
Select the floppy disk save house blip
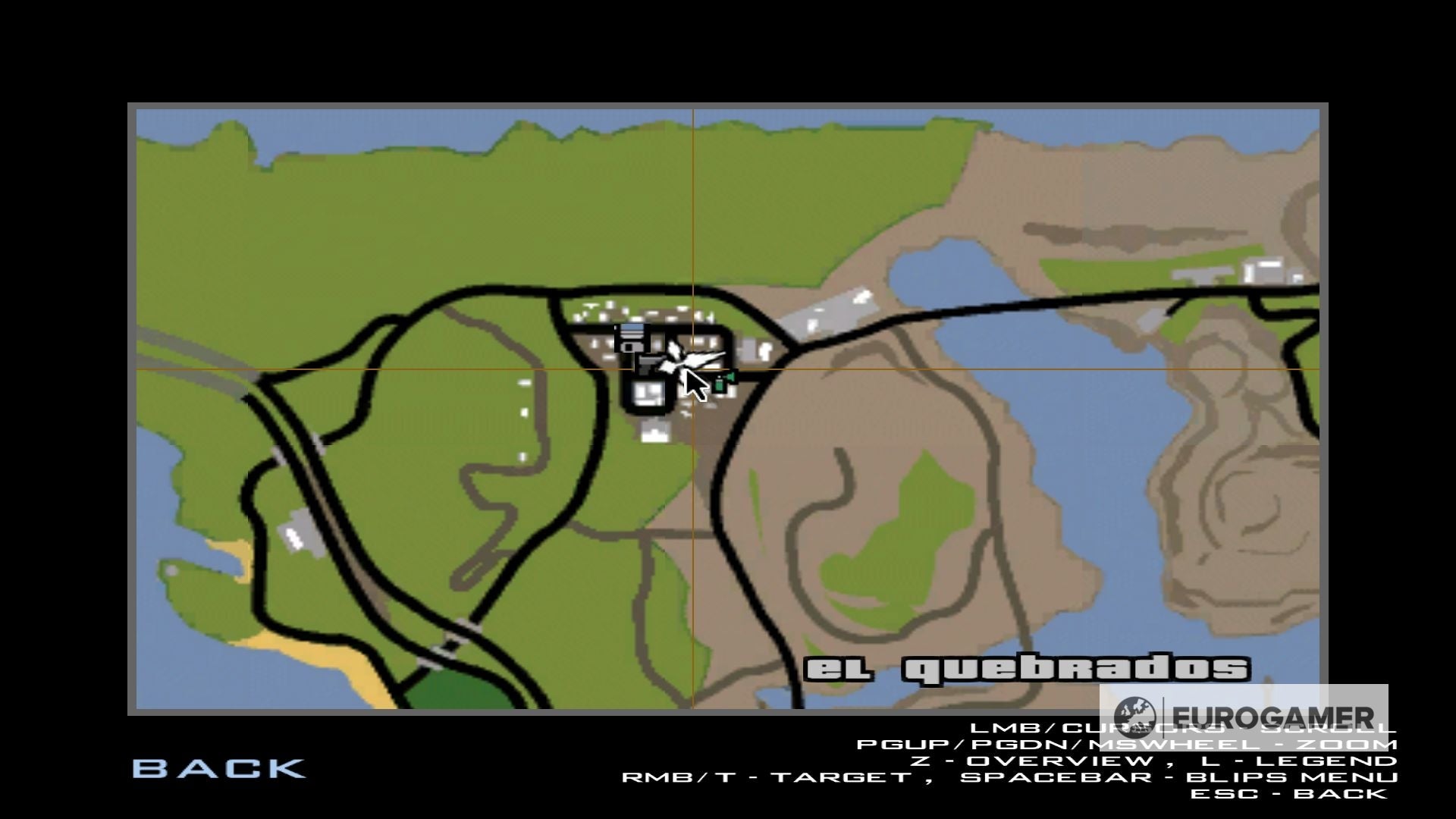(x=632, y=337)
